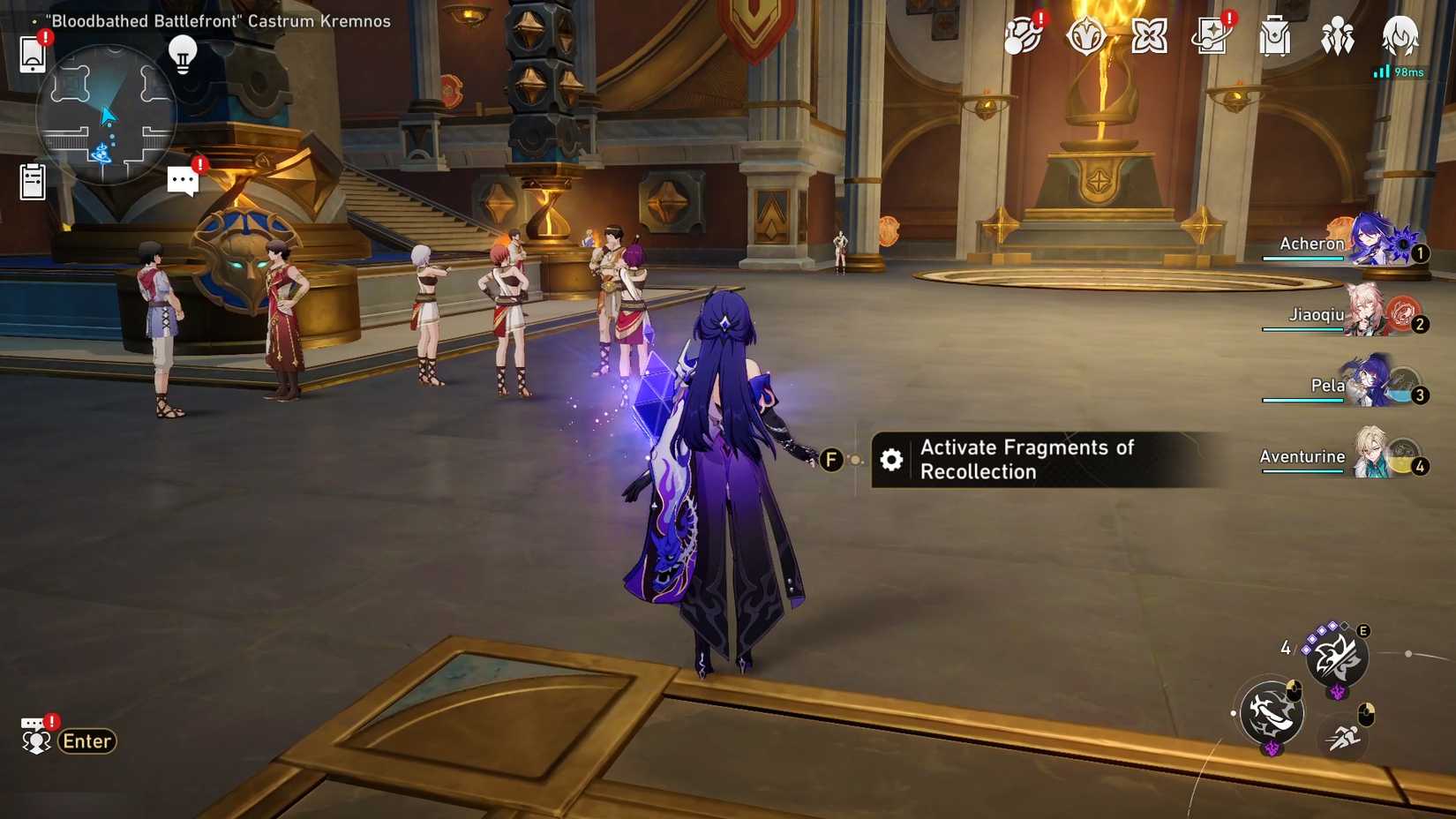Click the four-petal synthesis icon

click(1149, 37)
